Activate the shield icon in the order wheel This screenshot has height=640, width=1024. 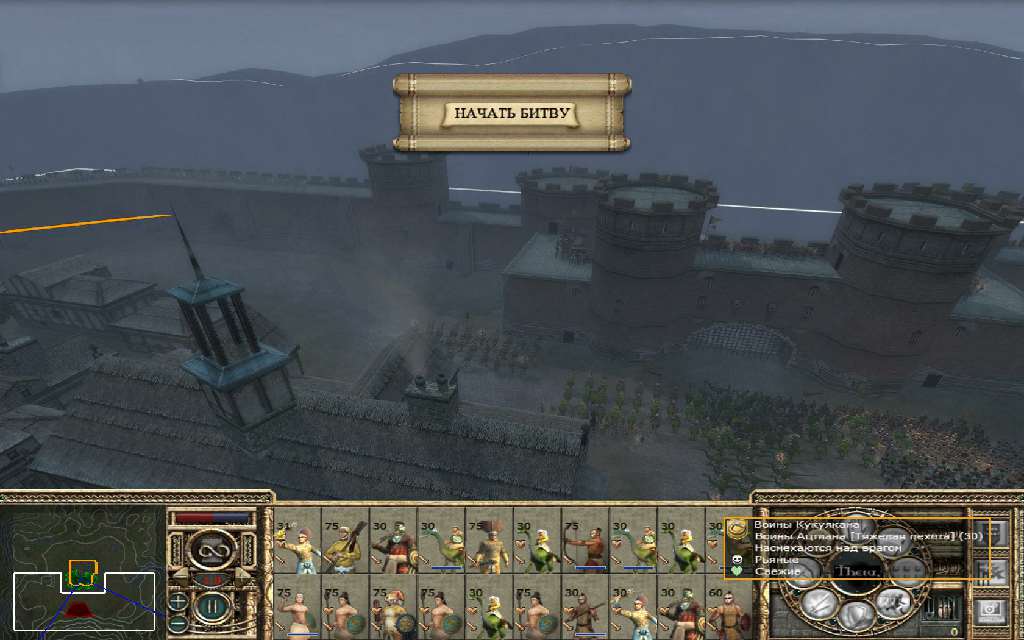tap(855, 614)
